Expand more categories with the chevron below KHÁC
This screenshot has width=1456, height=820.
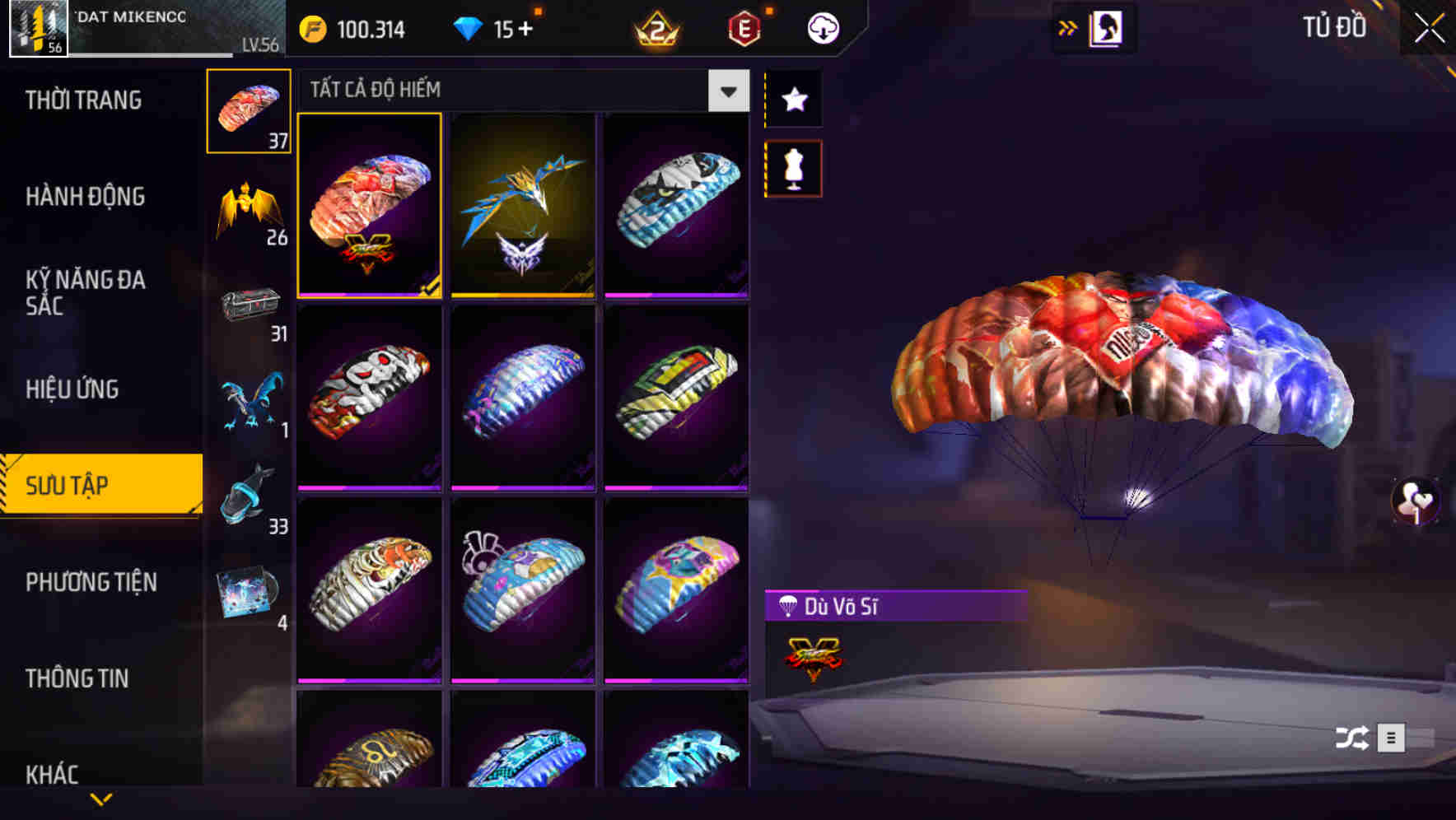(x=101, y=799)
